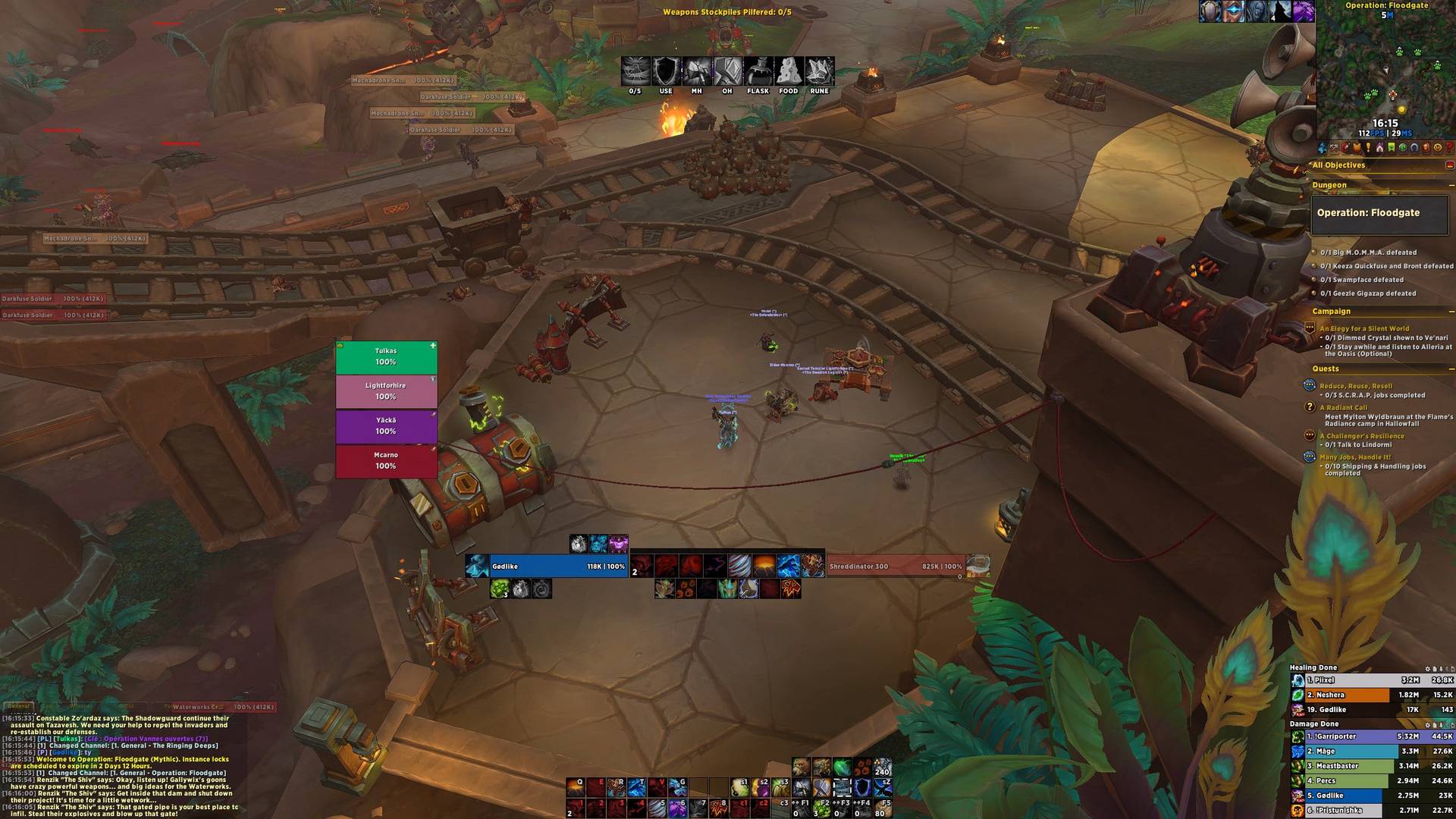This screenshot has height=819, width=1456.
Task: Open Many Jobs, Handle It! quest
Action: [1354, 457]
